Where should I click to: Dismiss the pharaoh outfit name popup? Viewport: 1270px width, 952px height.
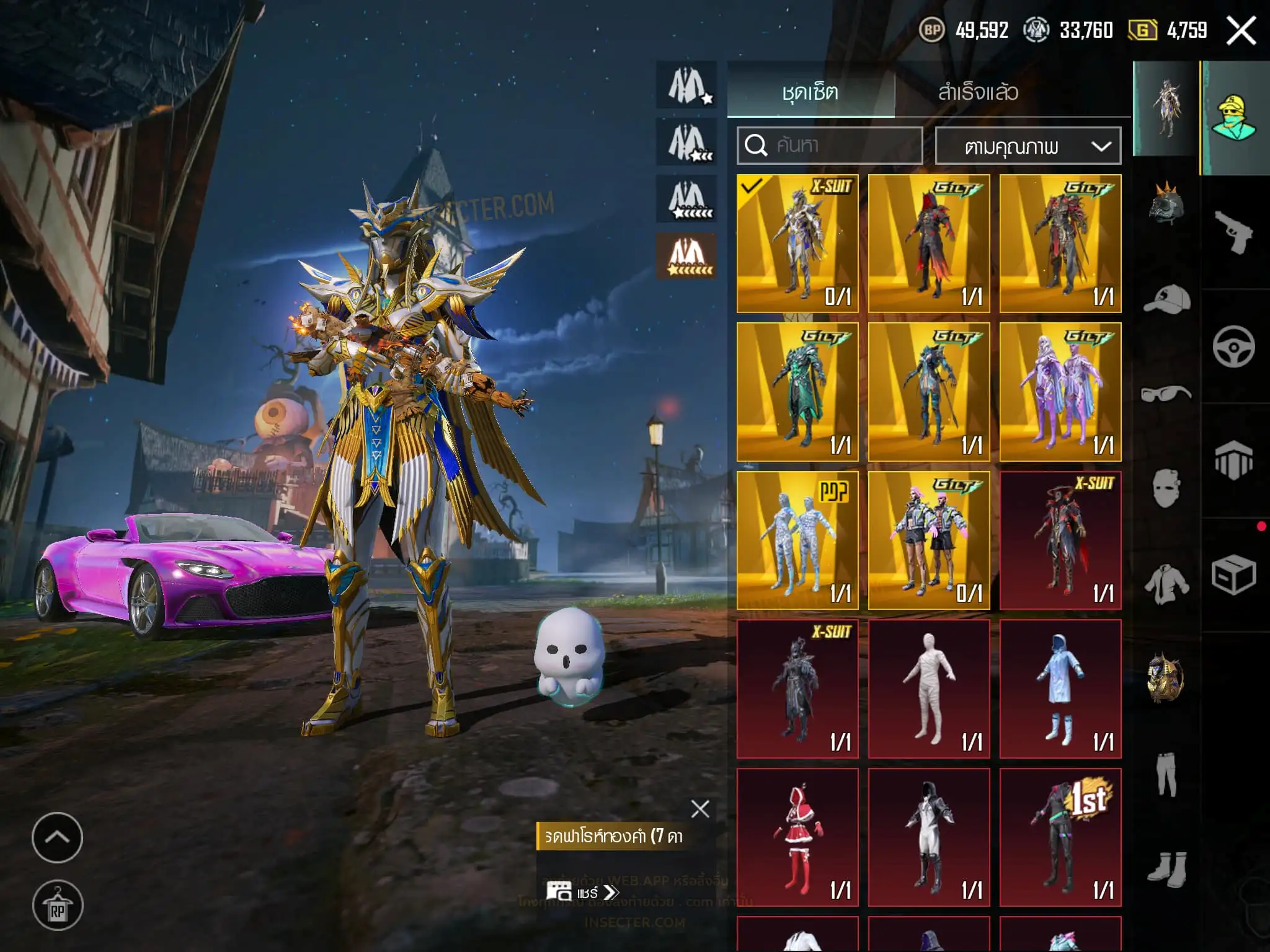700,809
